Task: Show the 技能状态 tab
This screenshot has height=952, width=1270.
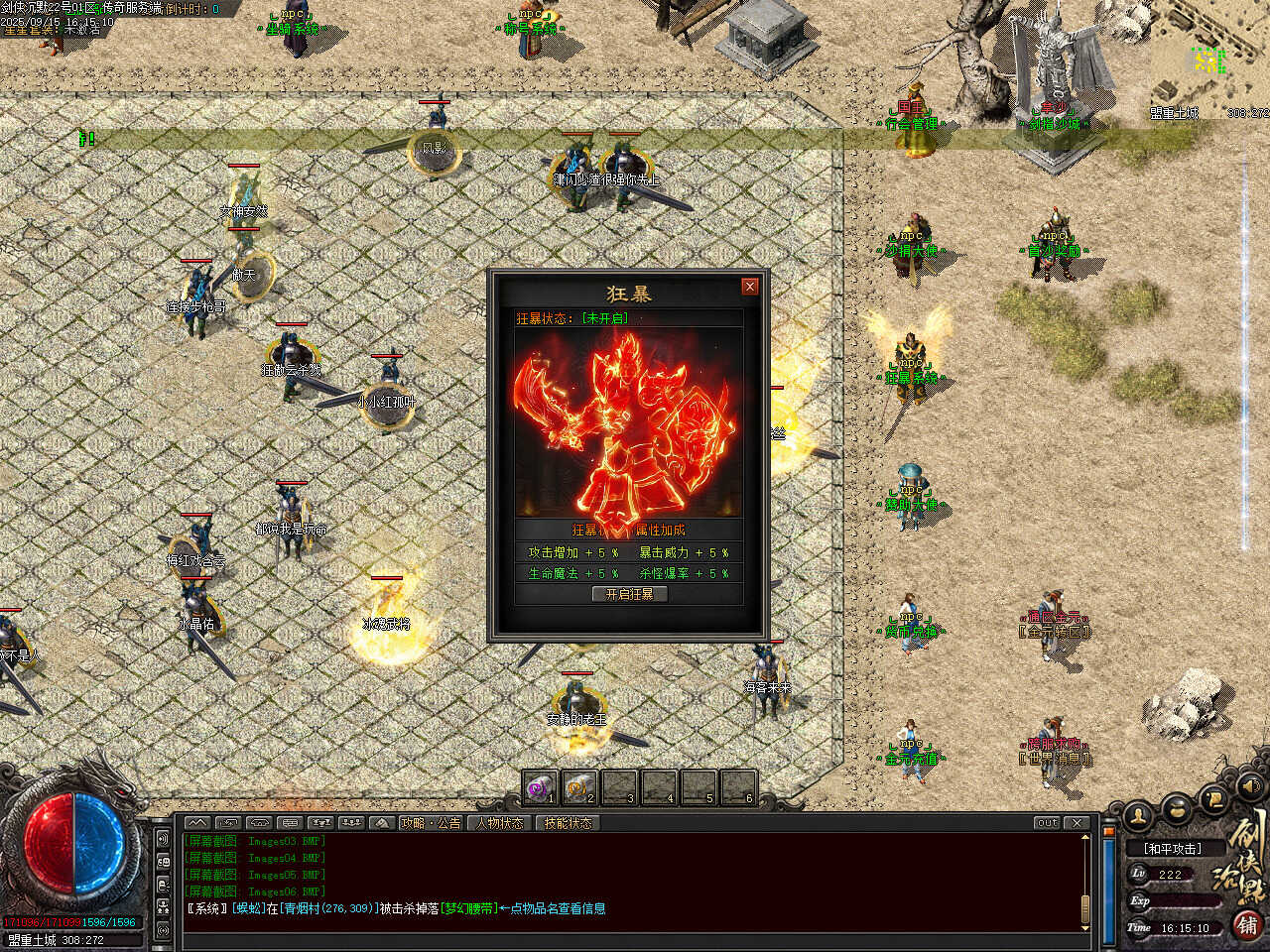Action: click(568, 823)
